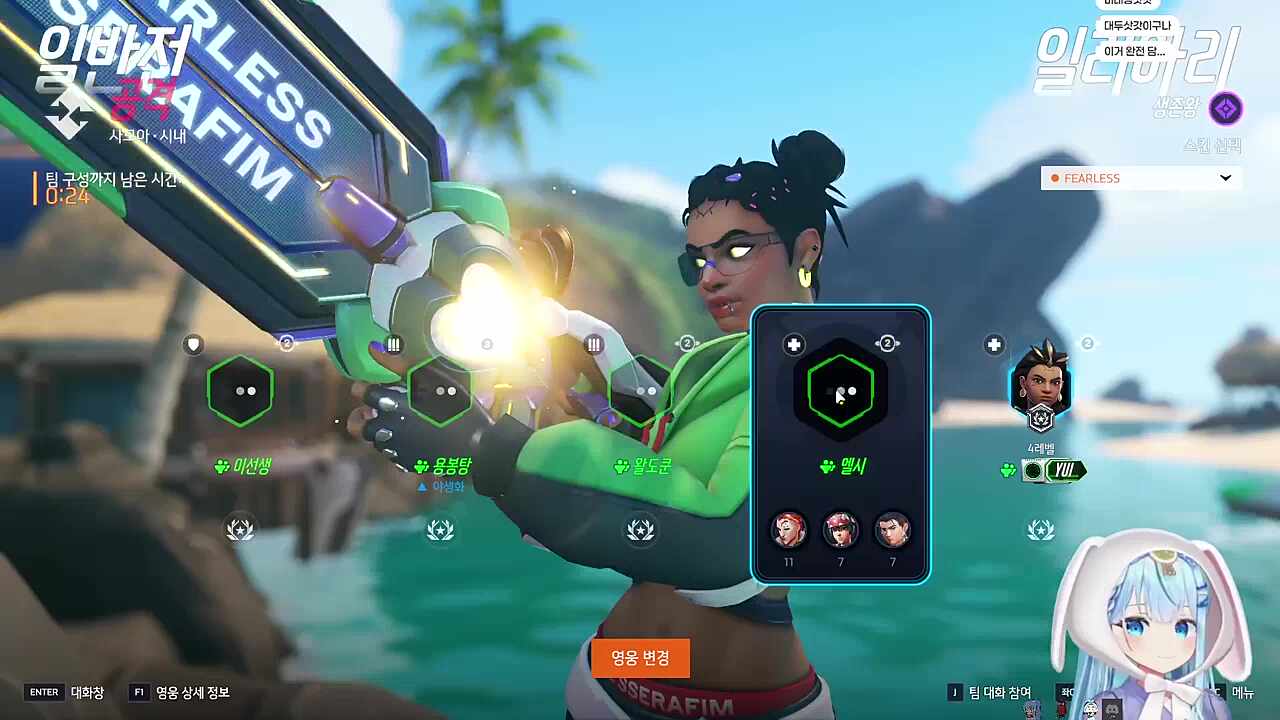
Task: Select teammate 이선생's hexagon slot
Action: point(240,391)
